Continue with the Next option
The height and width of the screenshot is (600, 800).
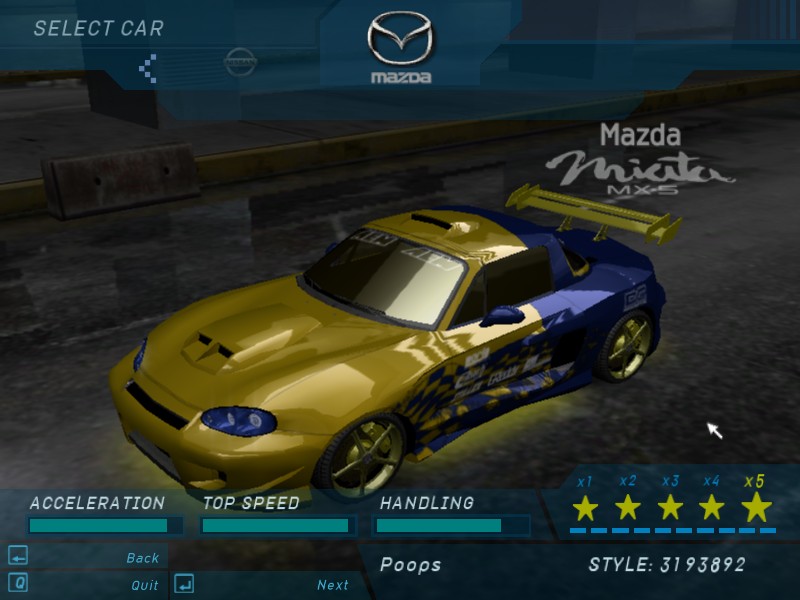click(332, 585)
